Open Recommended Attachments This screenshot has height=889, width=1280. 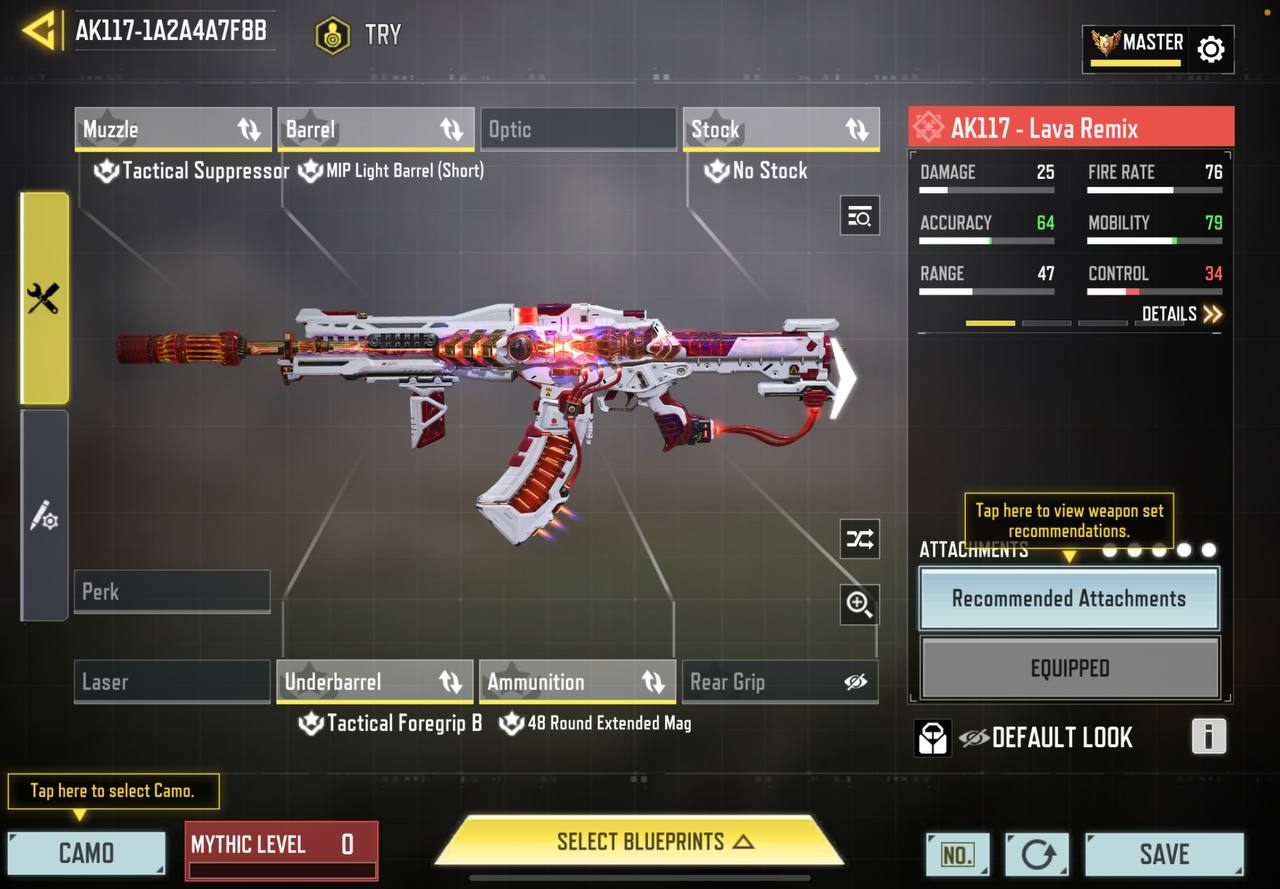point(1069,599)
